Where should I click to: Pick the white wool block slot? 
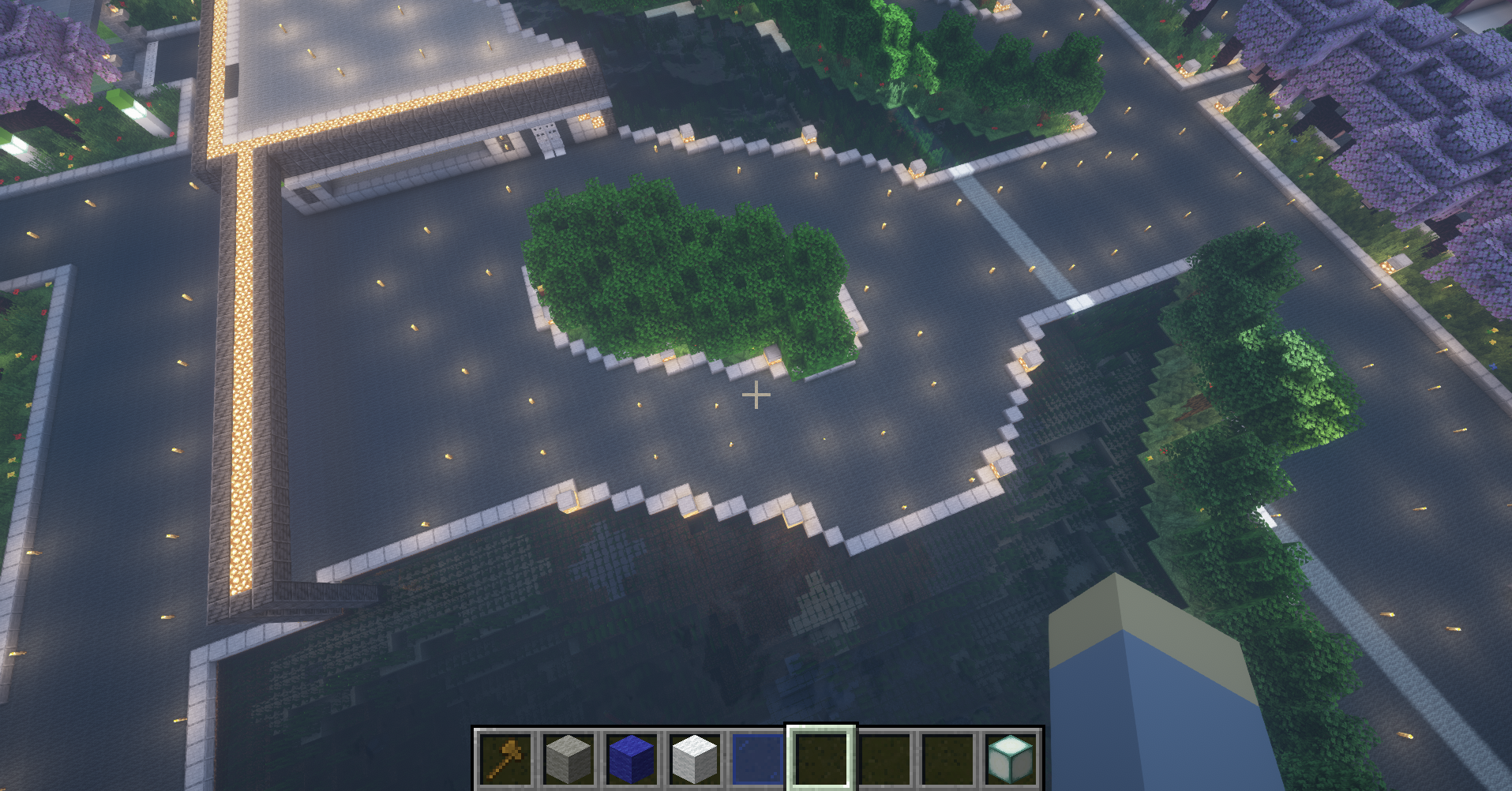click(695, 759)
